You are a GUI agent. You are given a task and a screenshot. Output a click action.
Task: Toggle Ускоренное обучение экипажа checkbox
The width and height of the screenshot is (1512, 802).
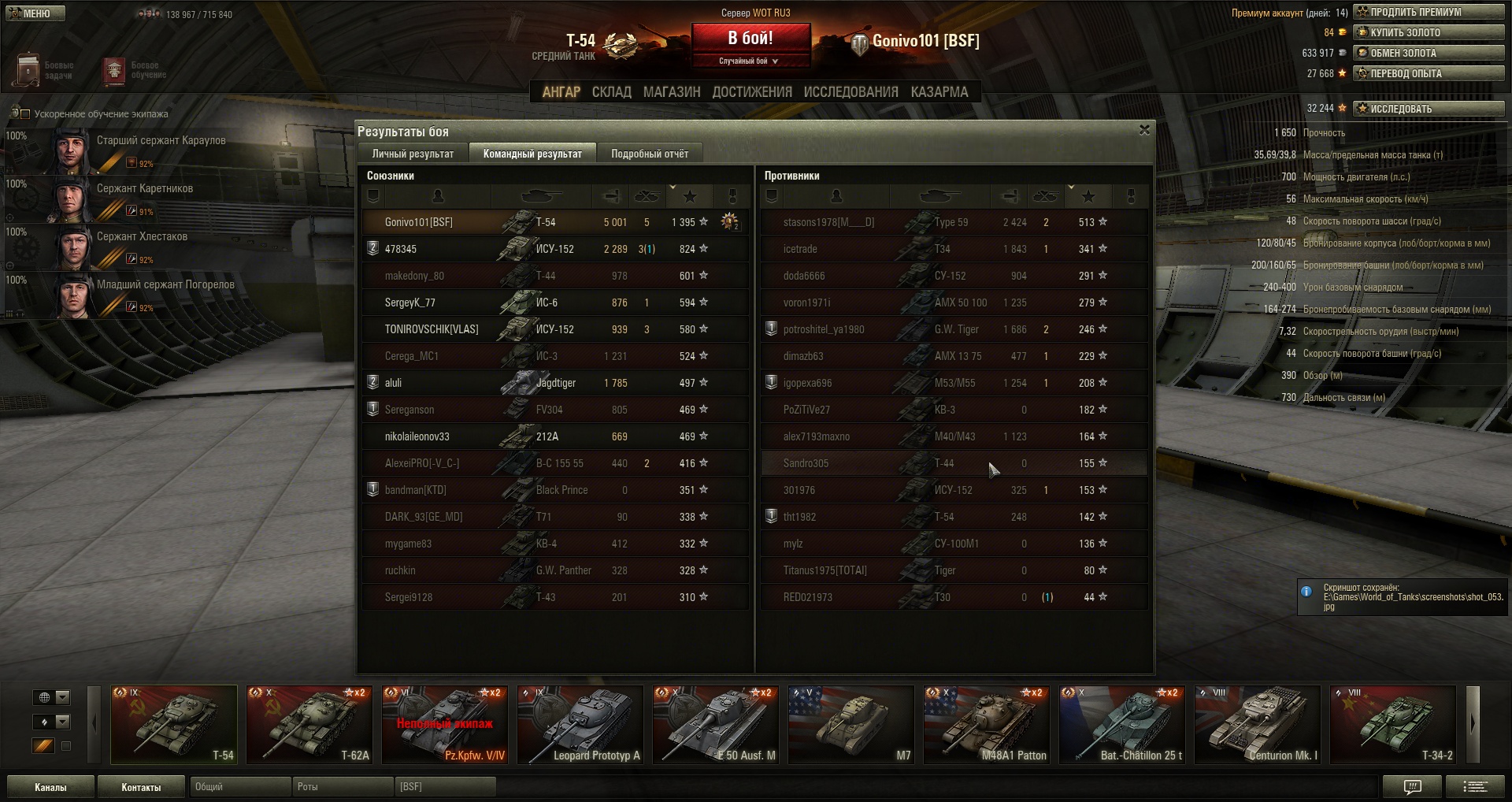(x=24, y=114)
